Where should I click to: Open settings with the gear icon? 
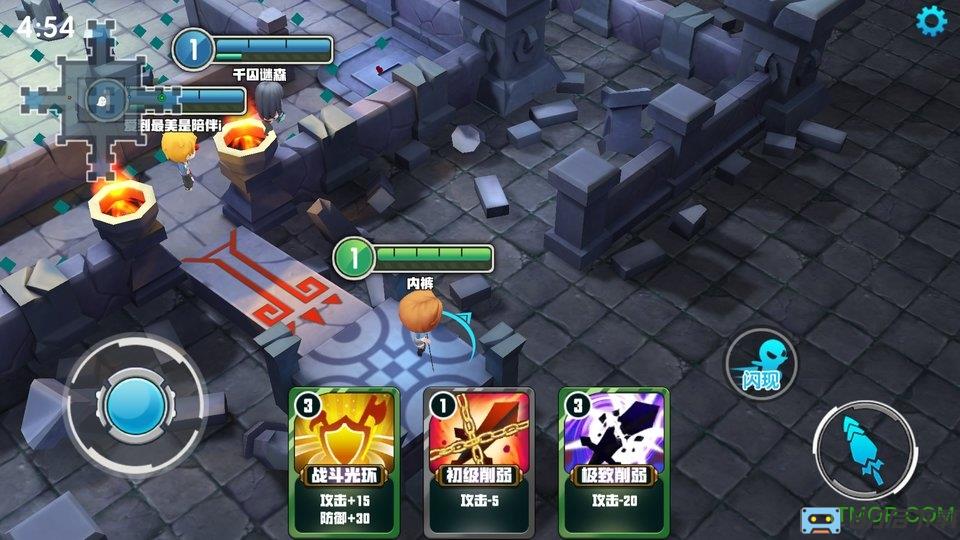pos(932,20)
